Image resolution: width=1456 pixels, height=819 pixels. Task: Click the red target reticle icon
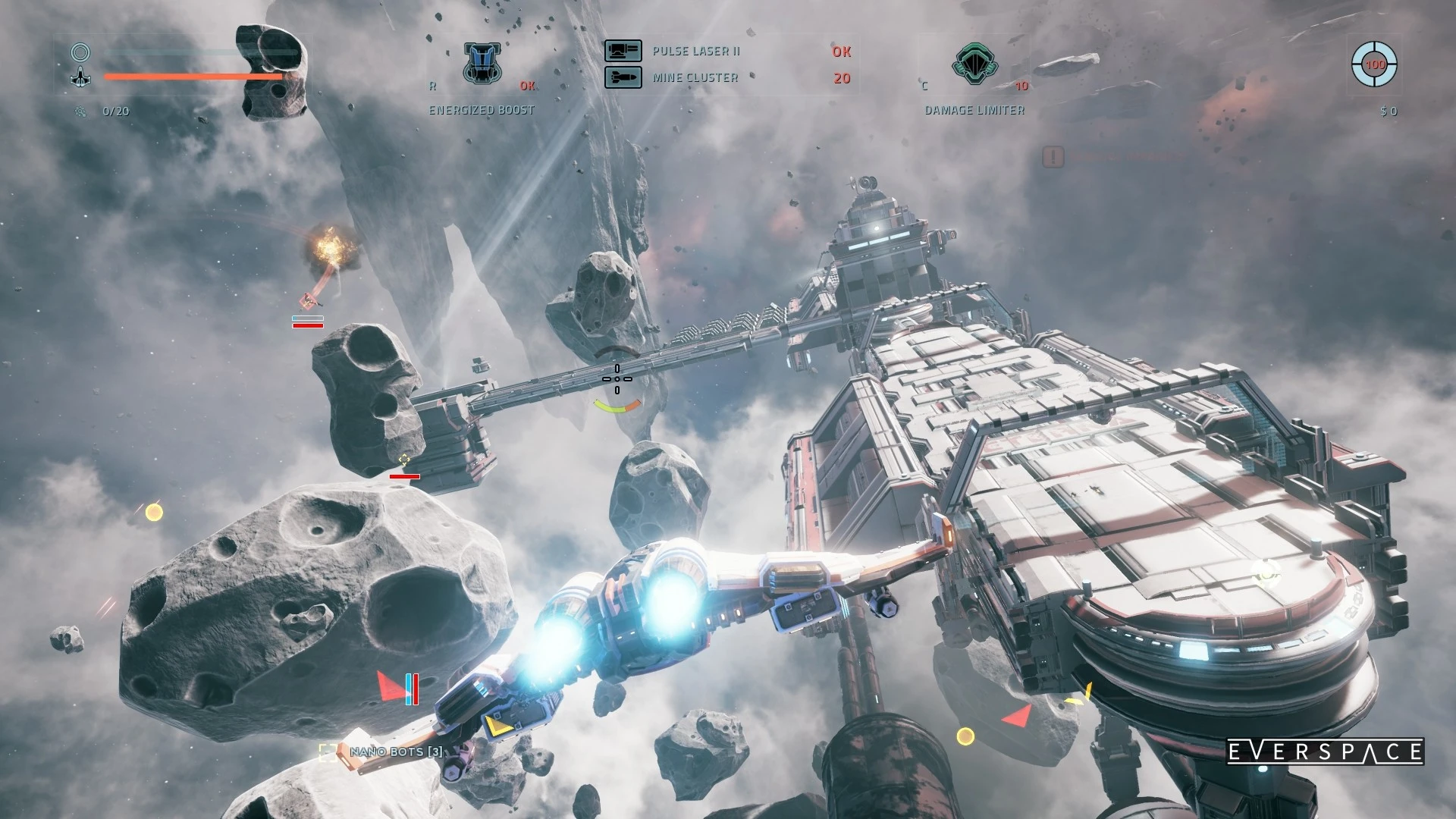click(1374, 64)
